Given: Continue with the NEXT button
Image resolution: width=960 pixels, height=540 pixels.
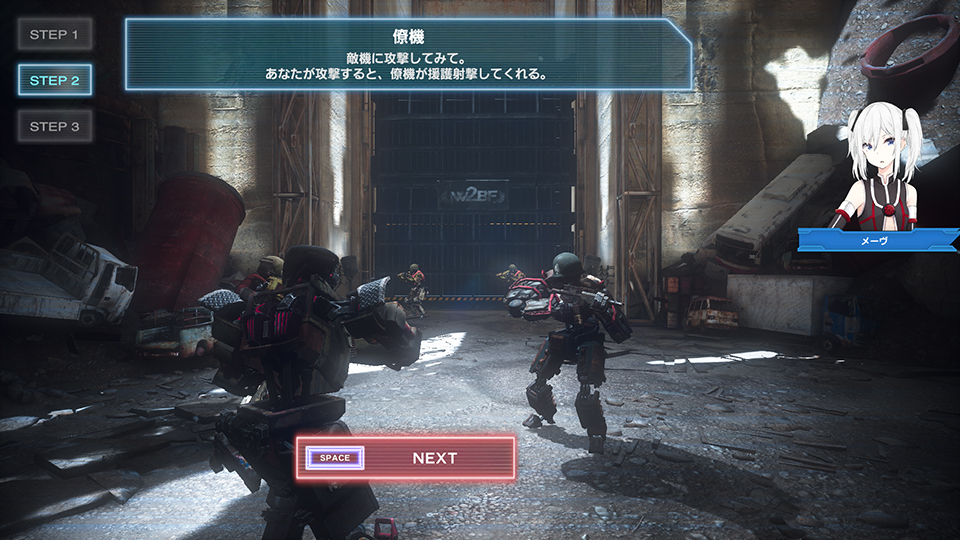Looking at the screenshot, I should [406, 458].
